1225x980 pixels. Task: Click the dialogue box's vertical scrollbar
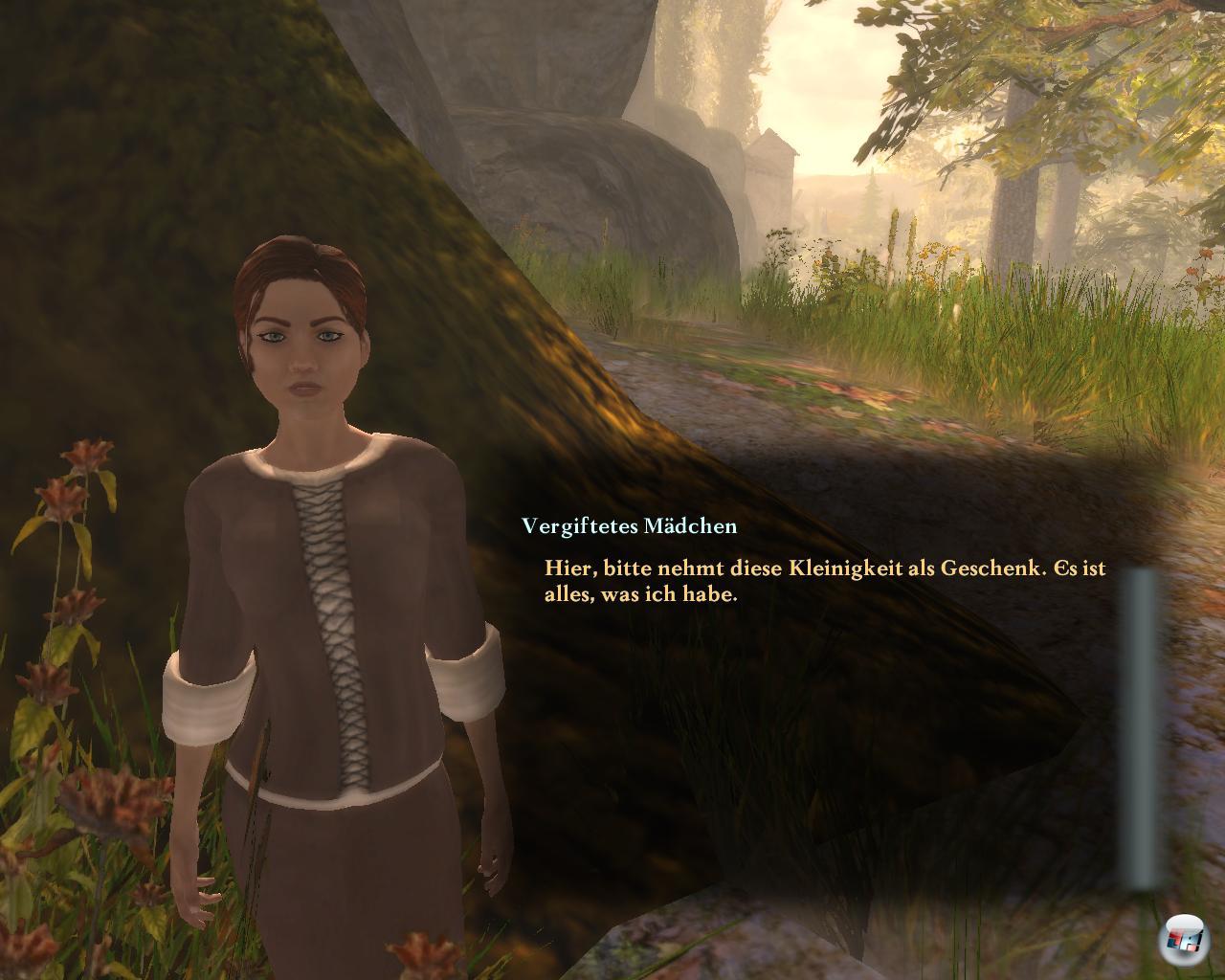(1141, 727)
